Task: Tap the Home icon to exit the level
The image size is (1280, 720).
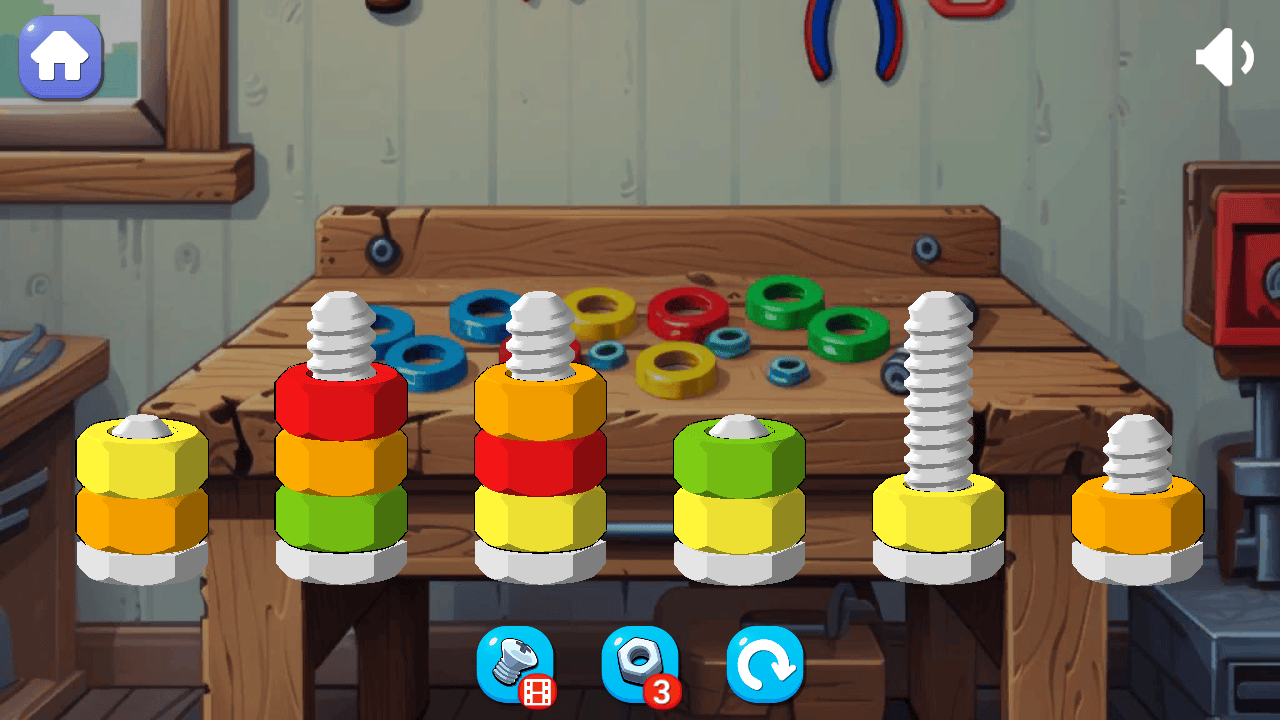Action: click(60, 57)
